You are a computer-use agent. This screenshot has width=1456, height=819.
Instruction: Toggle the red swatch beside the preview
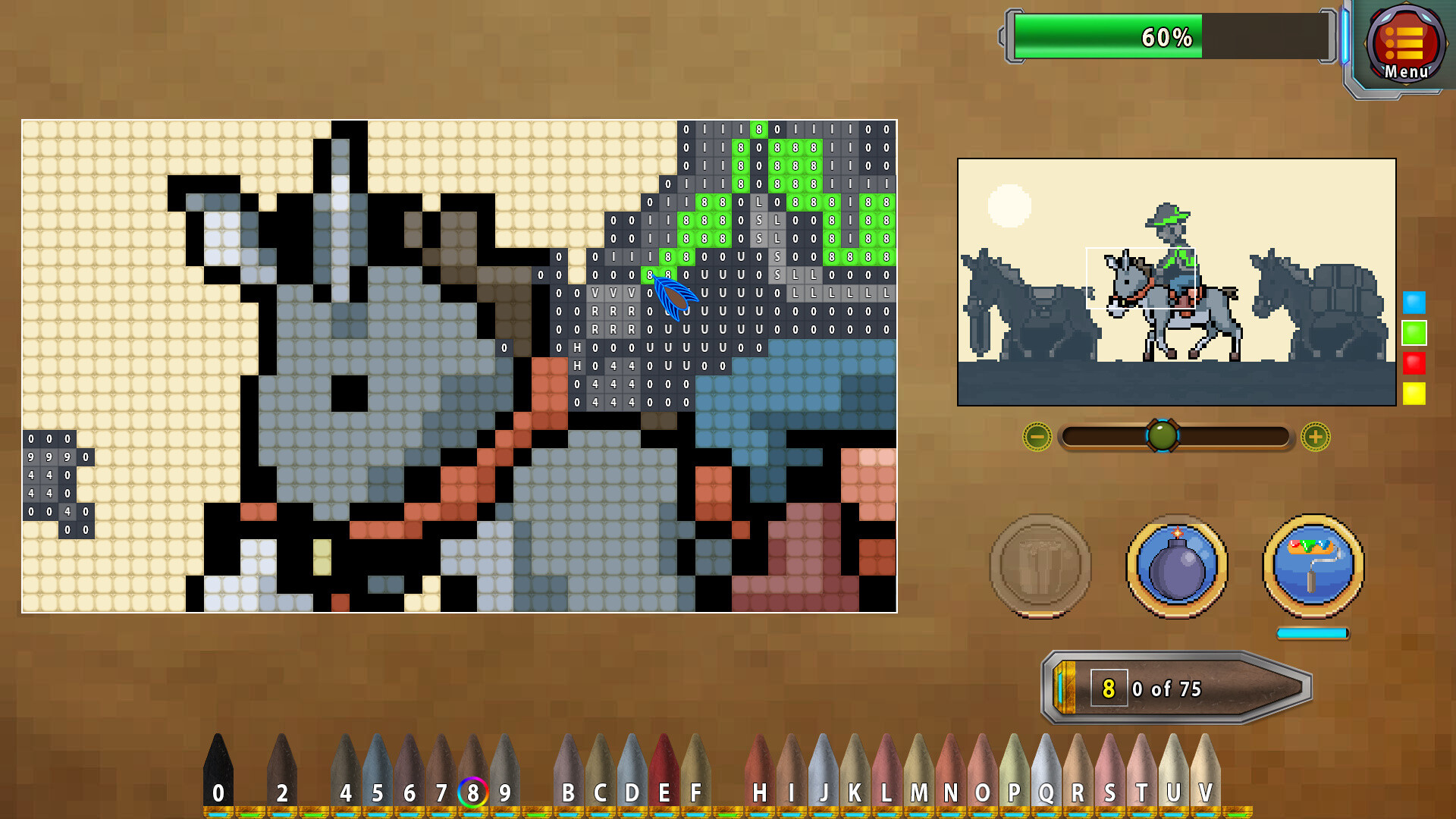(x=1412, y=362)
